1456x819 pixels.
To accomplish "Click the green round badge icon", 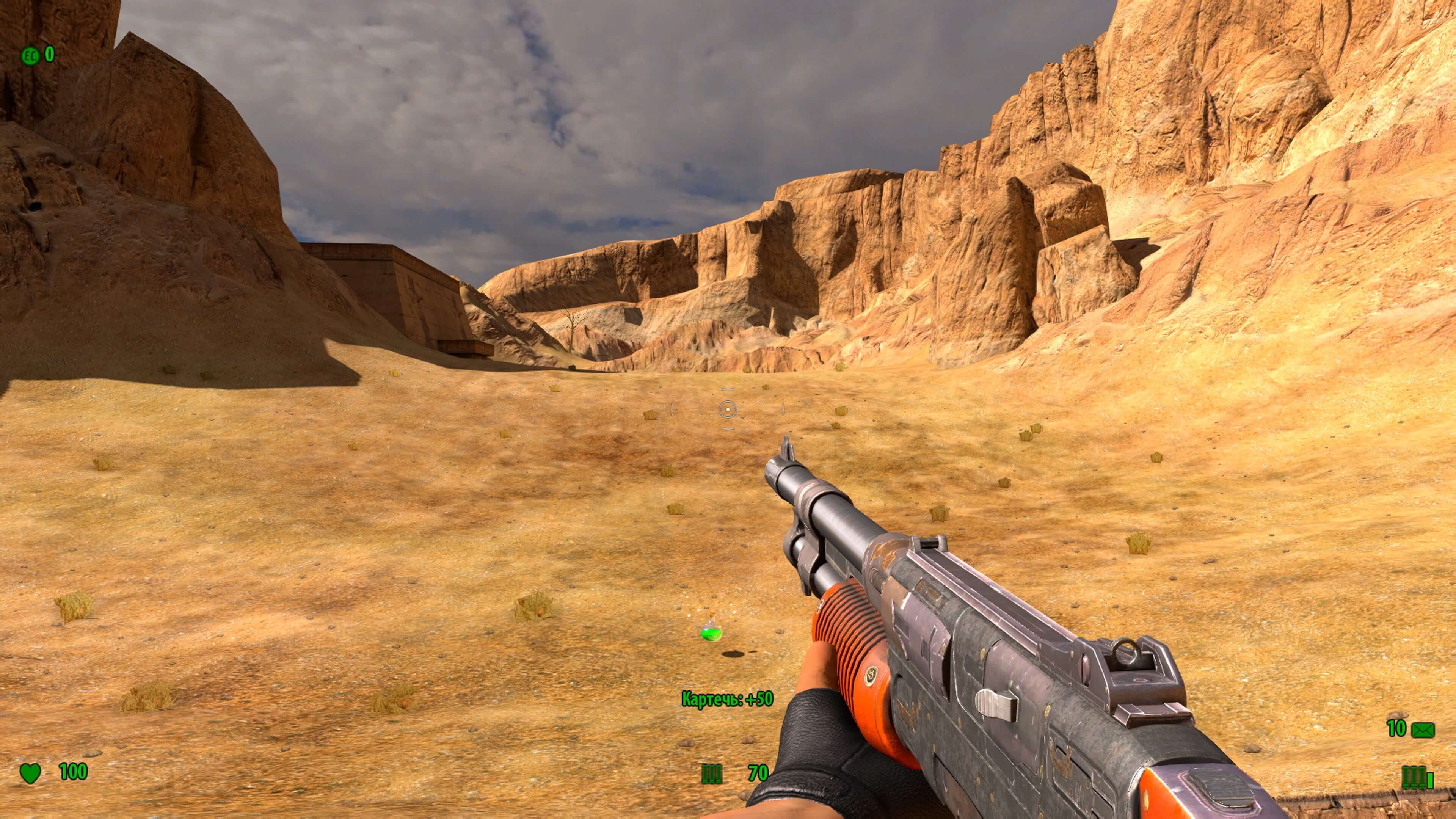I will (x=30, y=55).
